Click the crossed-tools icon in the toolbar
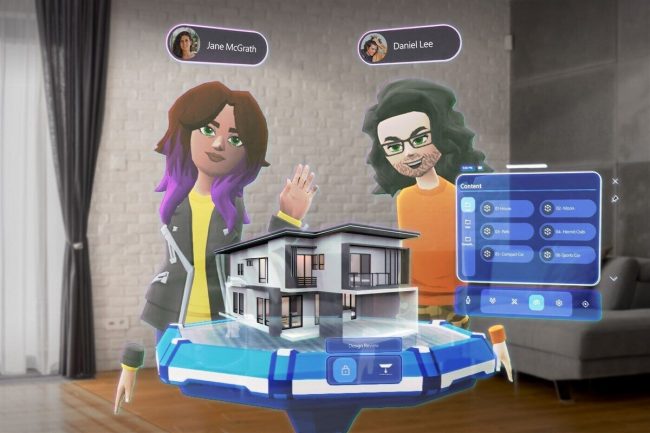This screenshot has width=650, height=433. click(x=514, y=300)
